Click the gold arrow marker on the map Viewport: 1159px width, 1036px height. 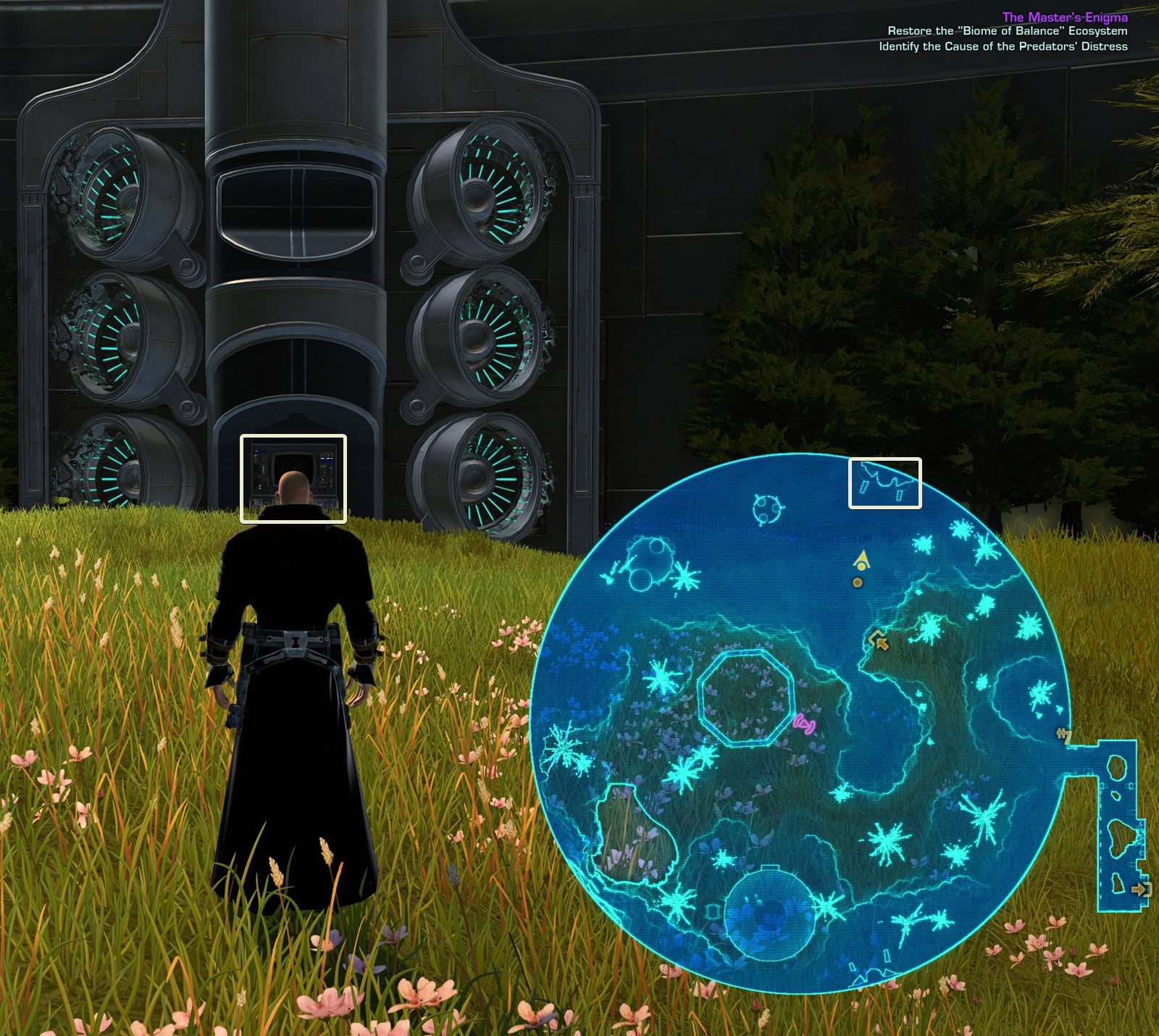click(879, 640)
